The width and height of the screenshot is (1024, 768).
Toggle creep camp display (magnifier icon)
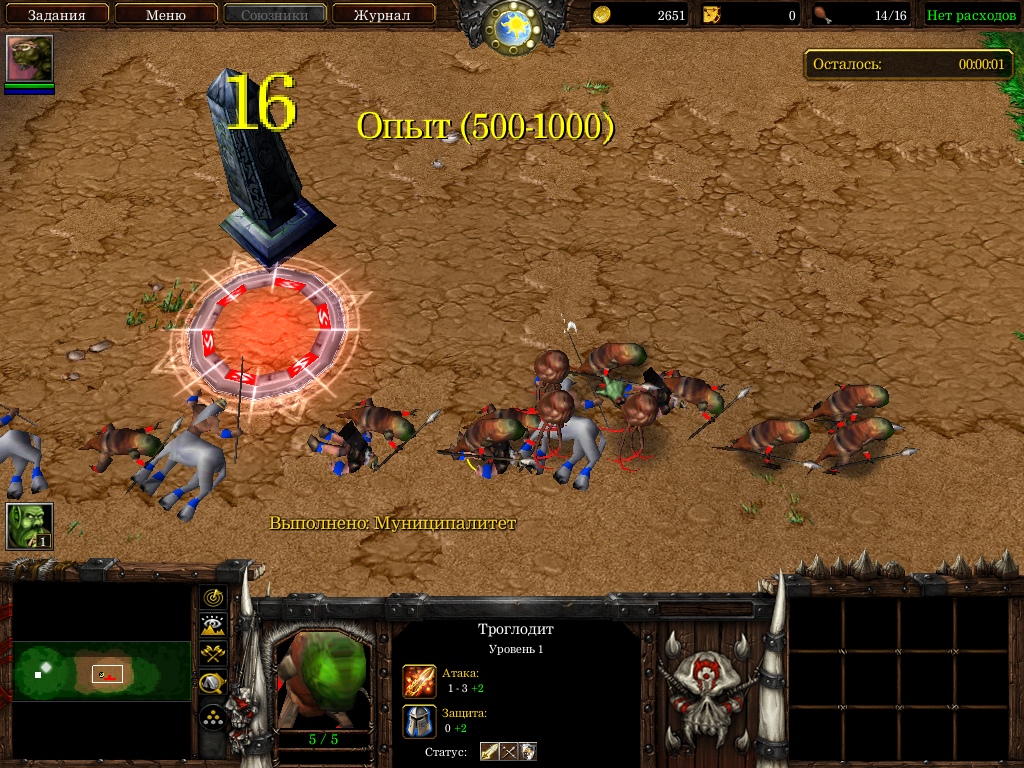tap(212, 684)
